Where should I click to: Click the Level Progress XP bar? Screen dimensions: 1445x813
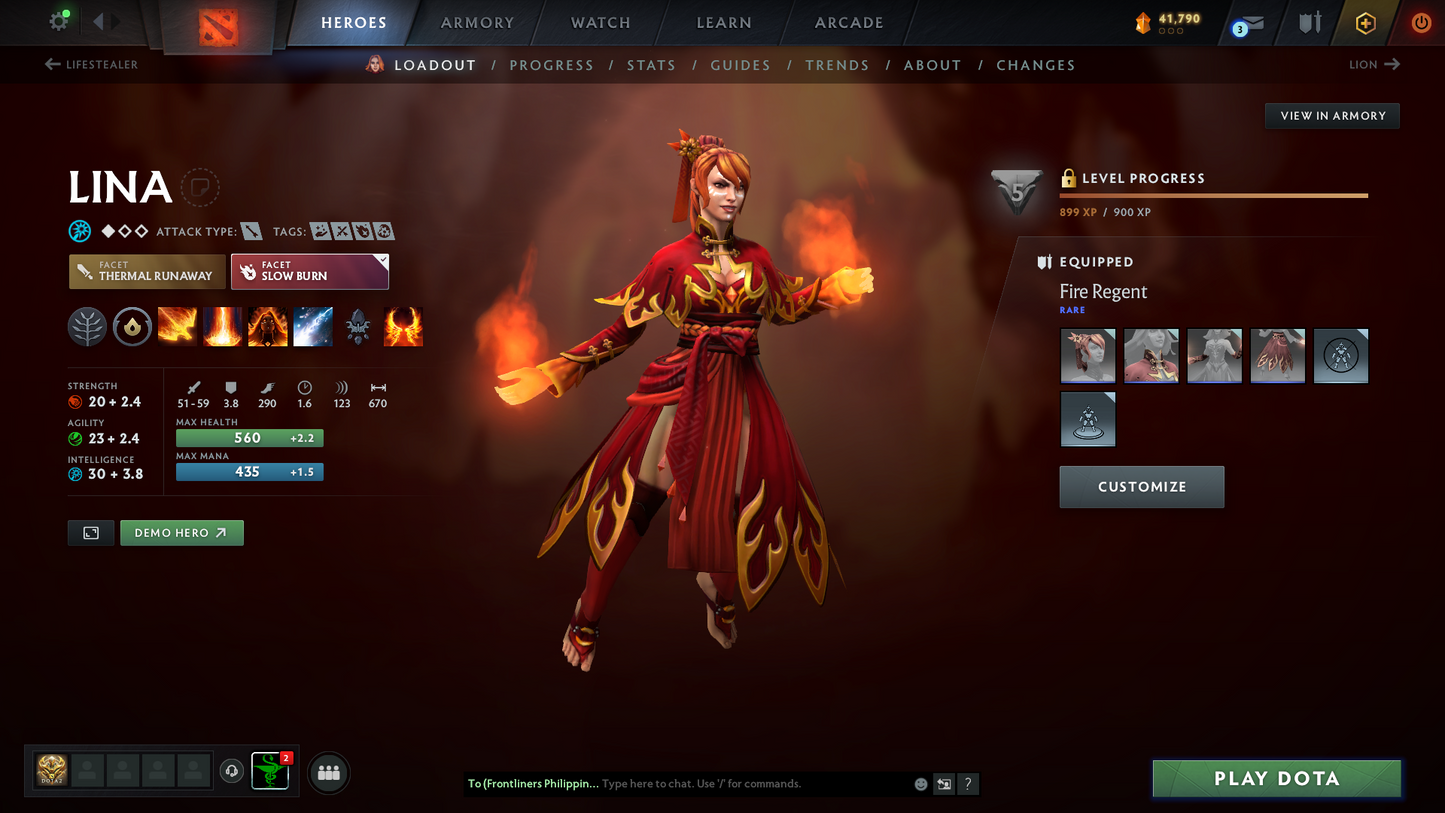point(1213,196)
